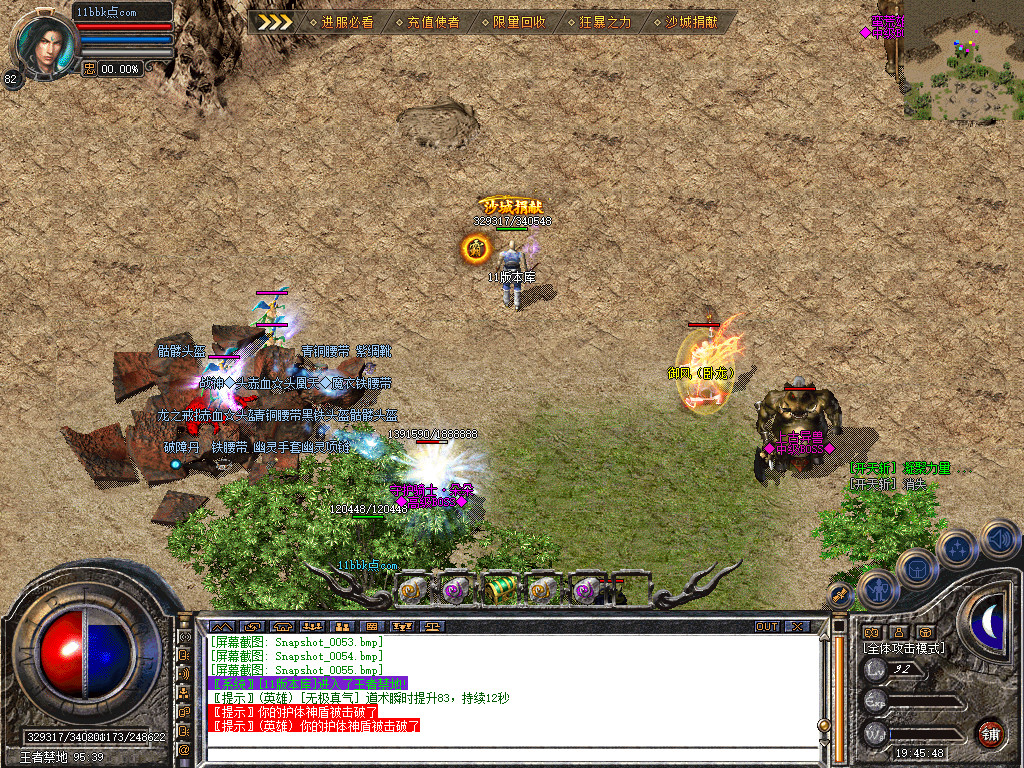The height and width of the screenshot is (768, 1024).
Task: Open the skills panel with the stars button
Action: [x=956, y=549]
